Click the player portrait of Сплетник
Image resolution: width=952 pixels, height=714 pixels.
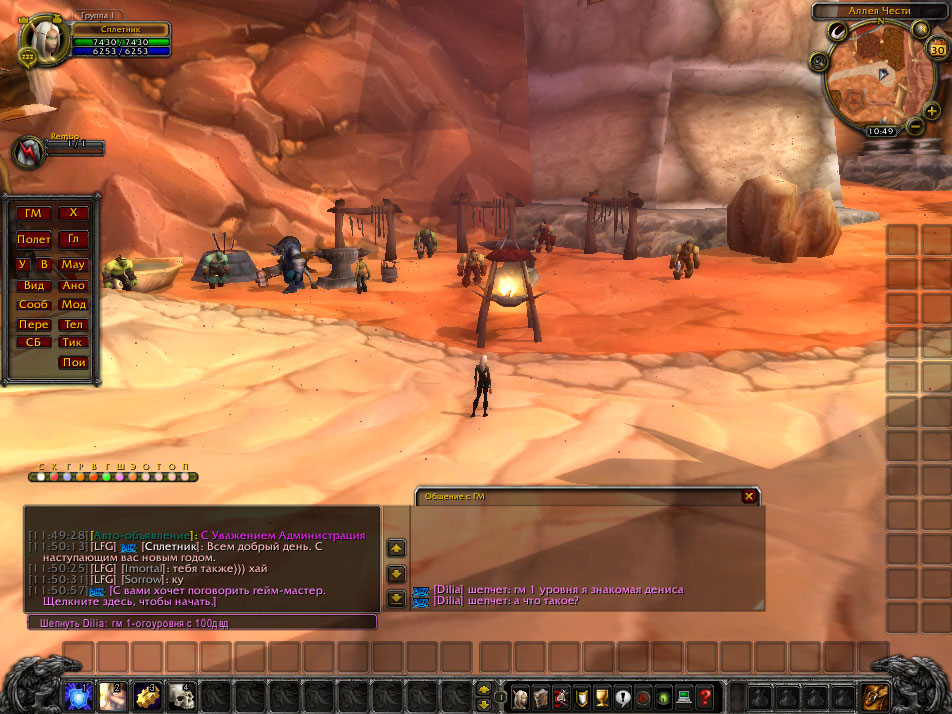tap(42, 39)
